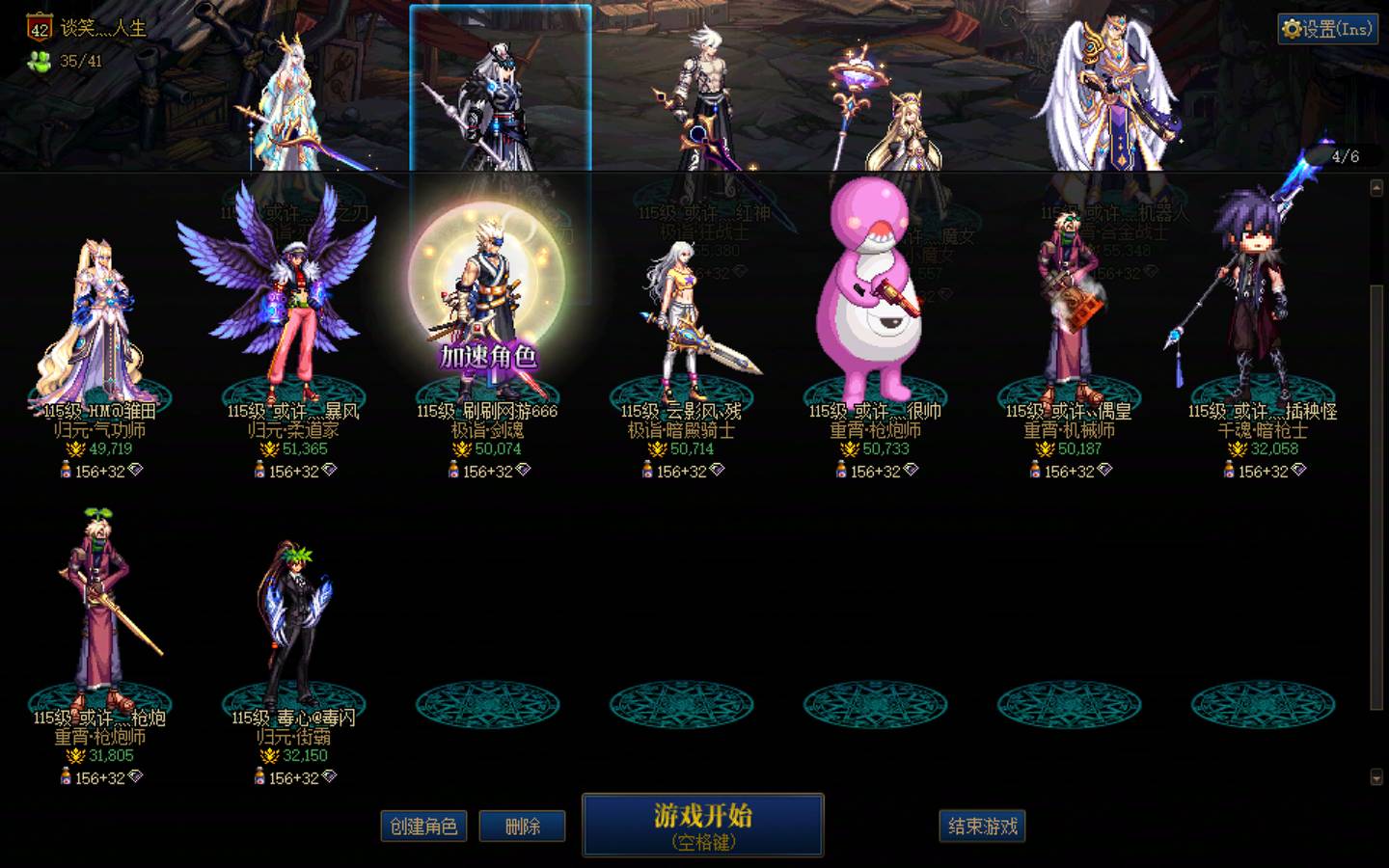
Task: Click the 结束游戏 exit game button
Action: click(x=982, y=827)
